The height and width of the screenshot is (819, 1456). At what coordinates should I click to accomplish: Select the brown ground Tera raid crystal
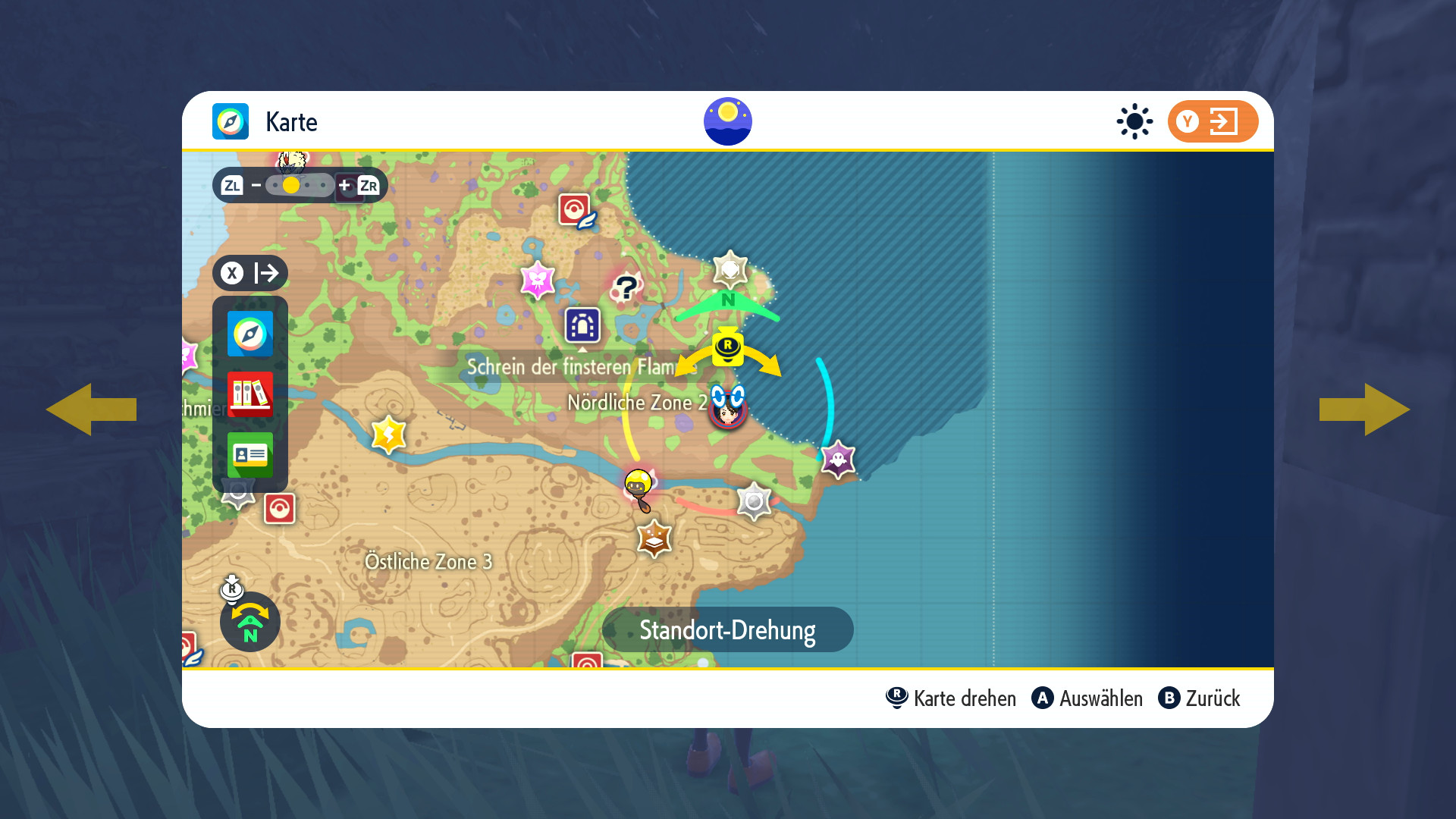[654, 538]
